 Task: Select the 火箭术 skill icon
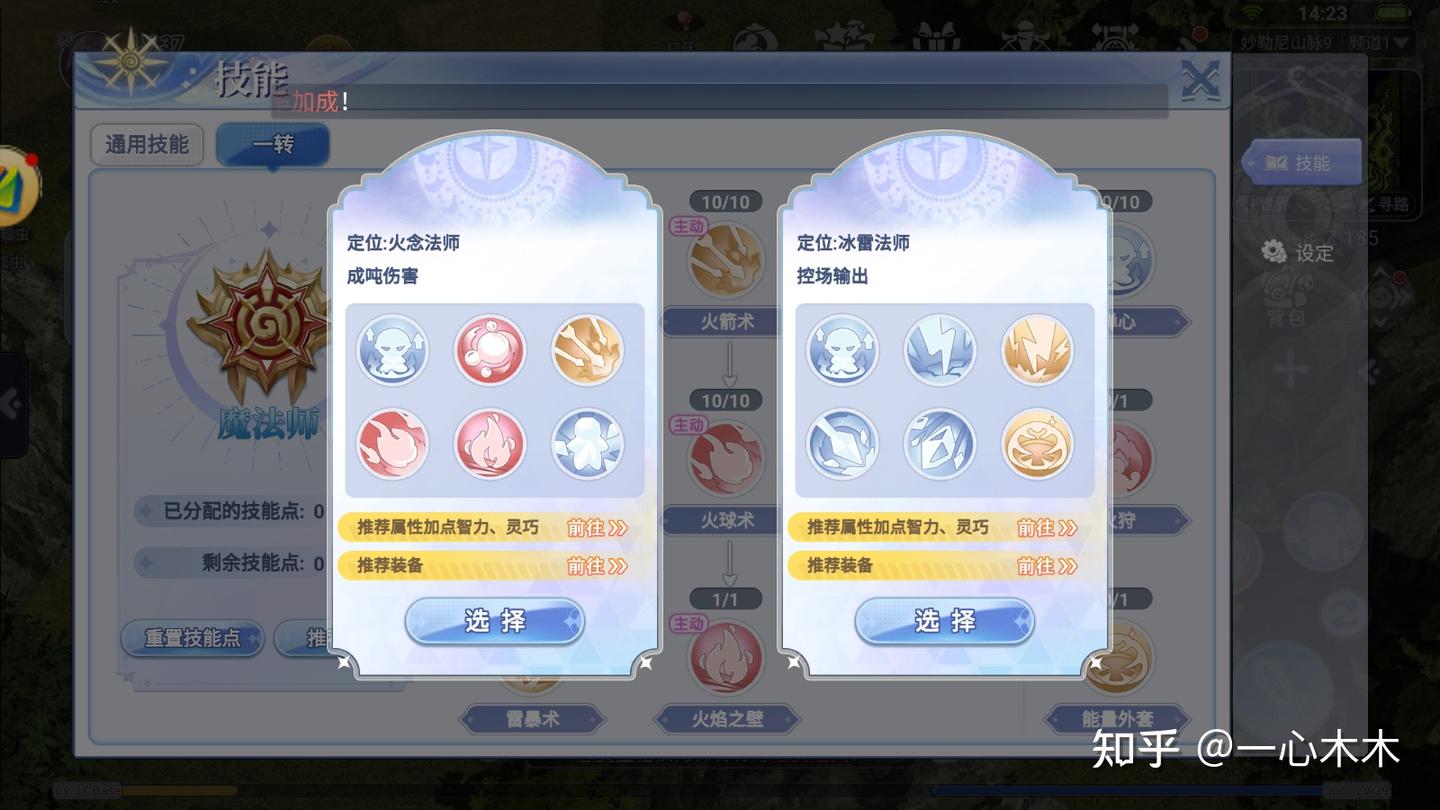click(x=724, y=258)
